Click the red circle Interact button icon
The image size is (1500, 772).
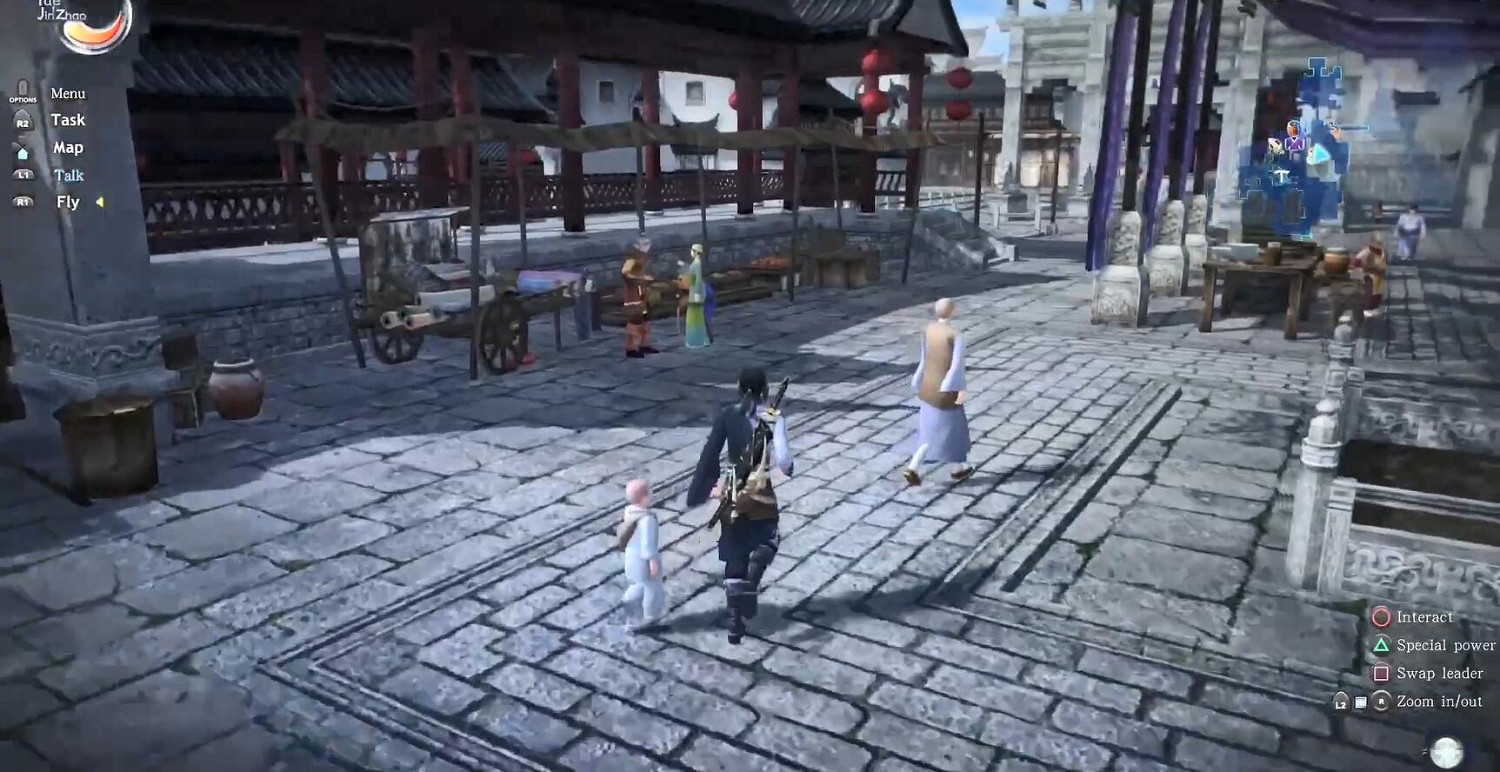coord(1381,617)
